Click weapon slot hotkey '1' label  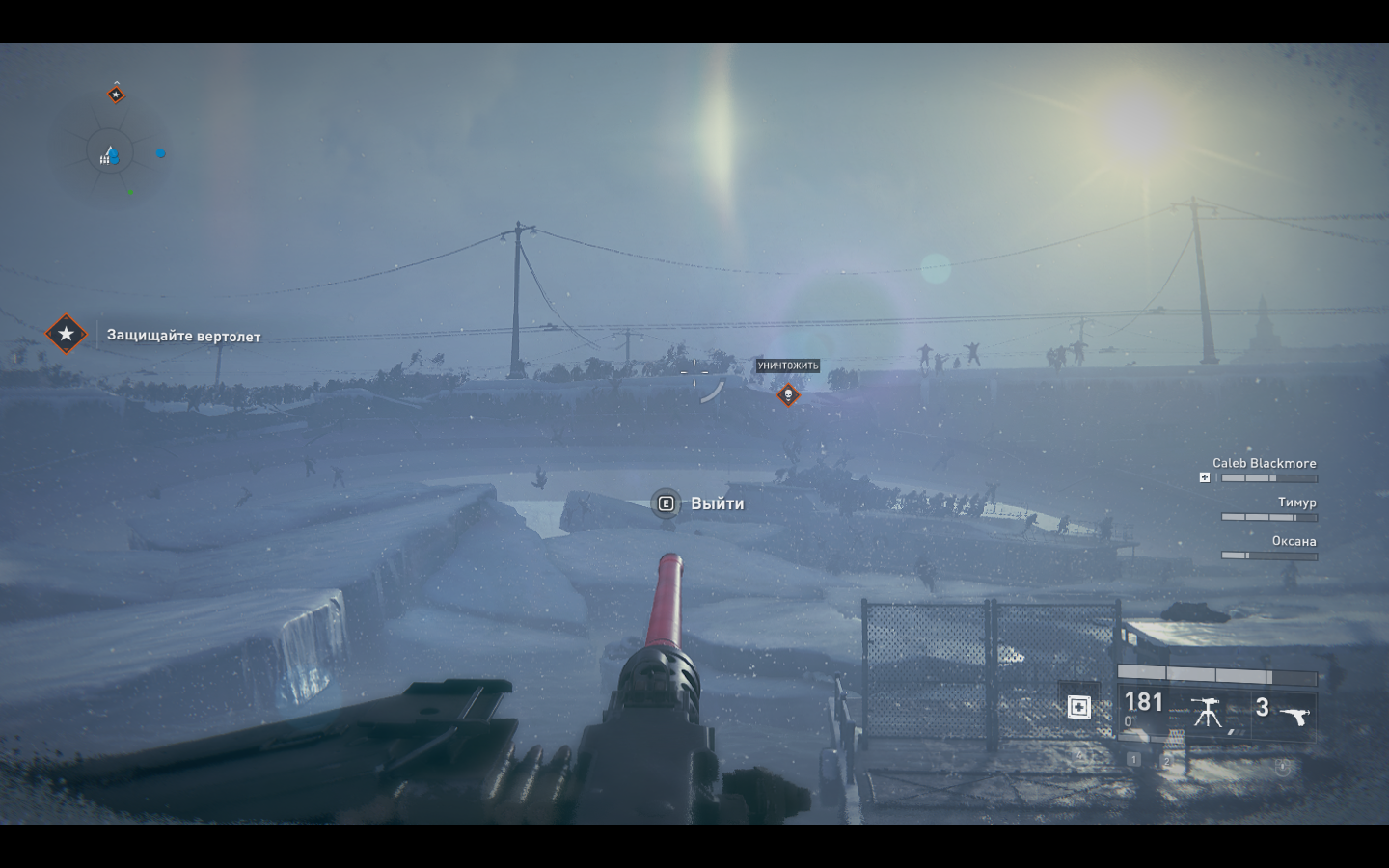tap(1134, 759)
